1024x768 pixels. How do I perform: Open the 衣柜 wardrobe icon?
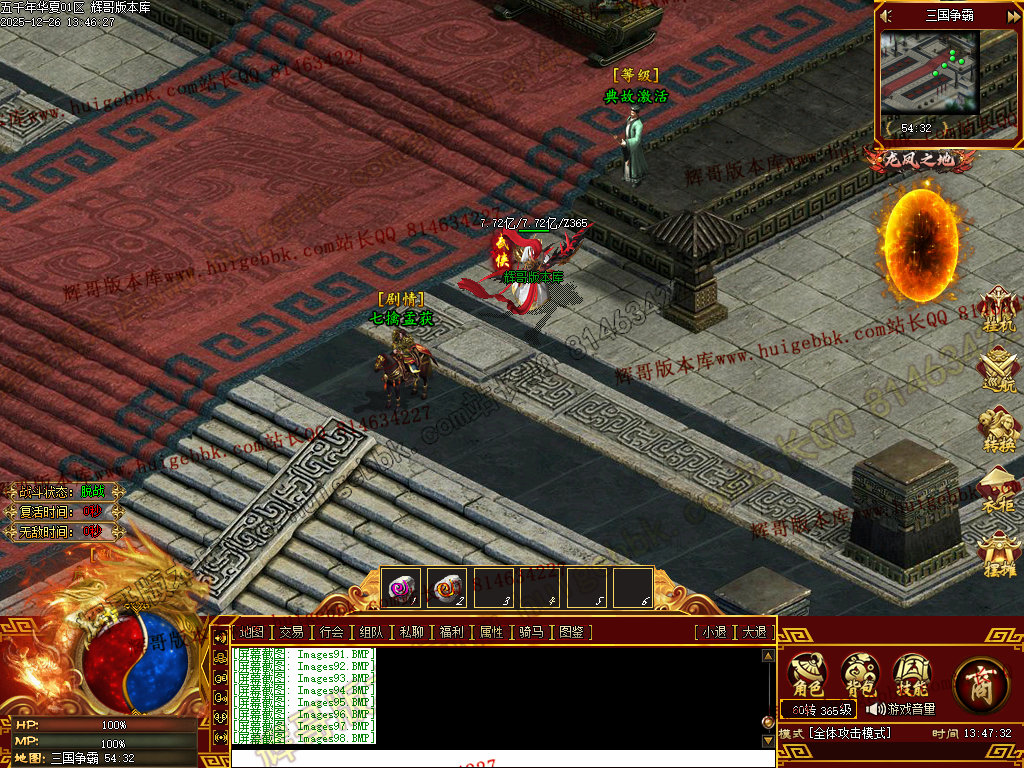pos(998,490)
